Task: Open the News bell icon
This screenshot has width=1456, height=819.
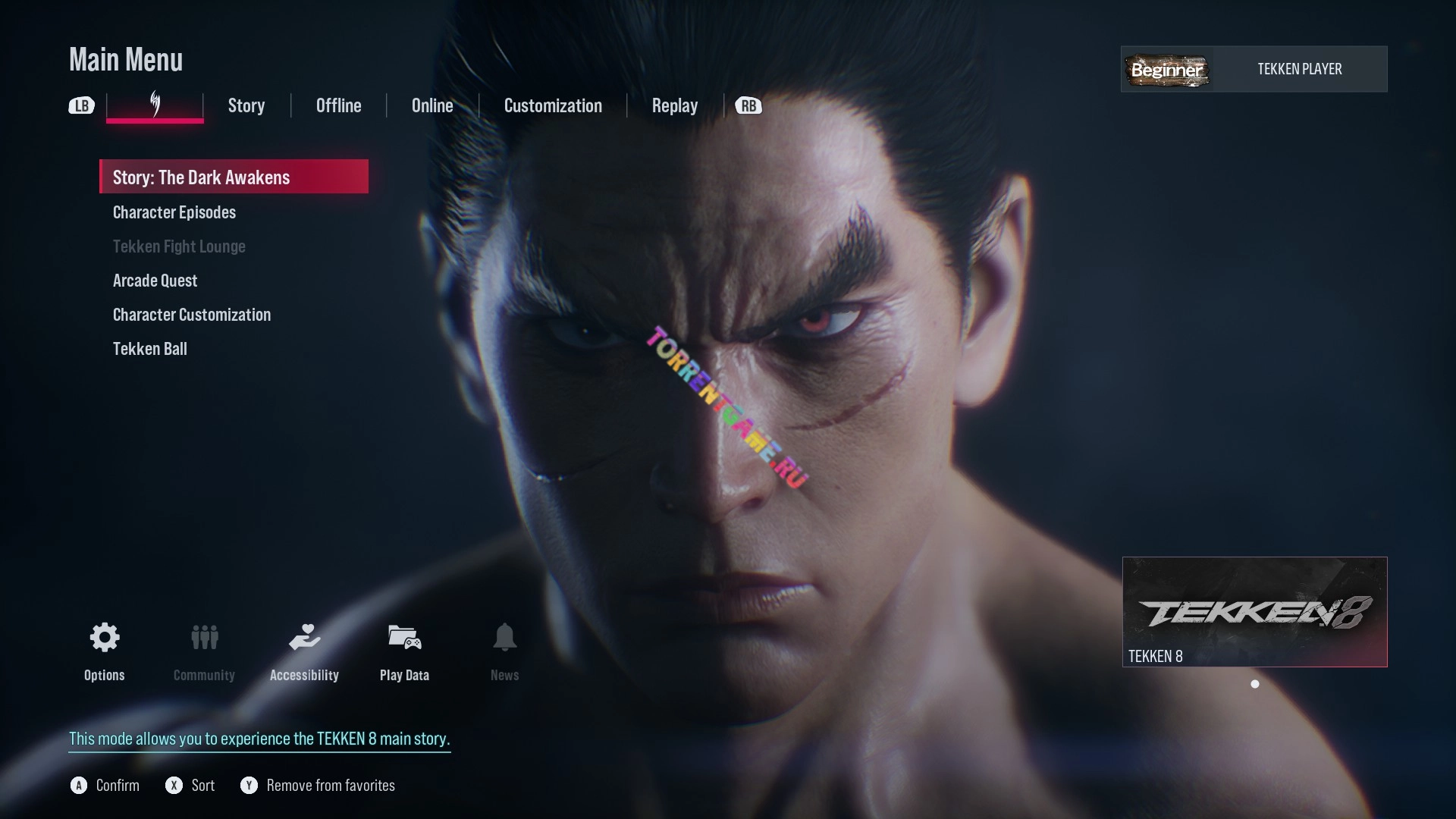Action: tap(504, 638)
